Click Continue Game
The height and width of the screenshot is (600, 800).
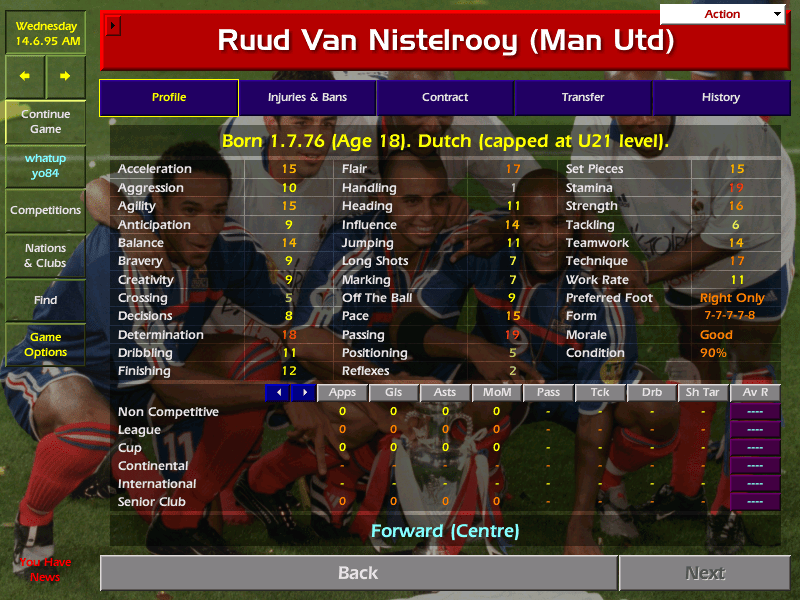(x=45, y=122)
